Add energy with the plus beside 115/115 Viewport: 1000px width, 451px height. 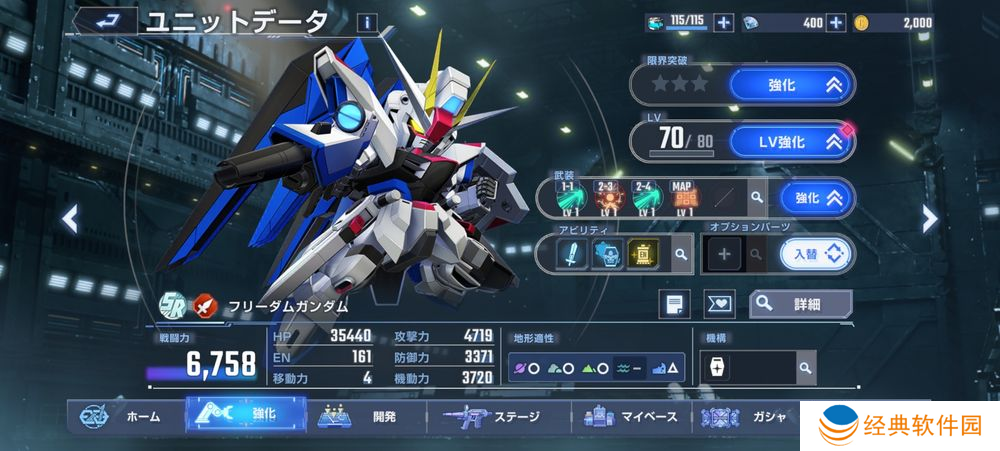pos(724,22)
